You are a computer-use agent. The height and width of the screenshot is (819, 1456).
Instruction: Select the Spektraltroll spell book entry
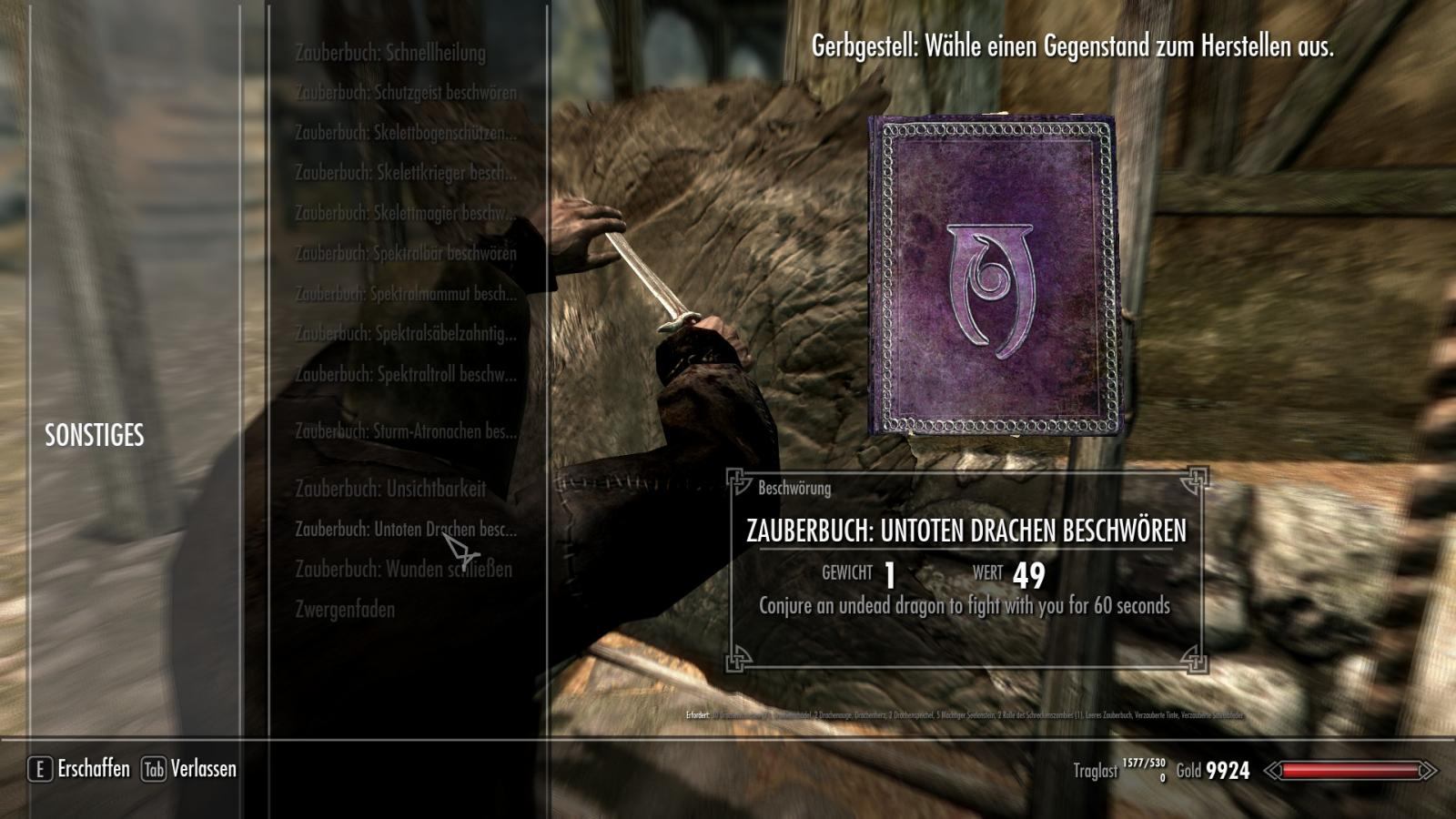click(405, 374)
